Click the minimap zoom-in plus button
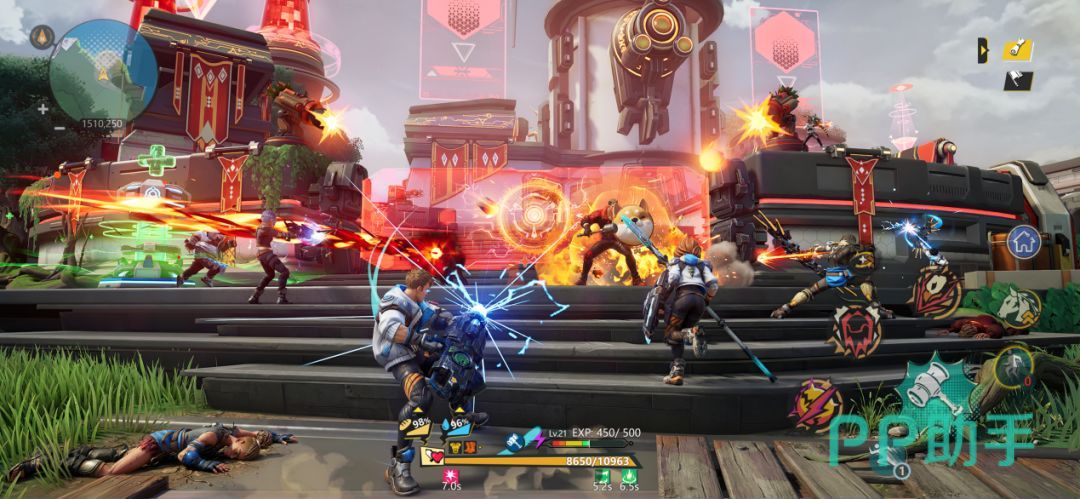1080x499 pixels. click(42, 108)
